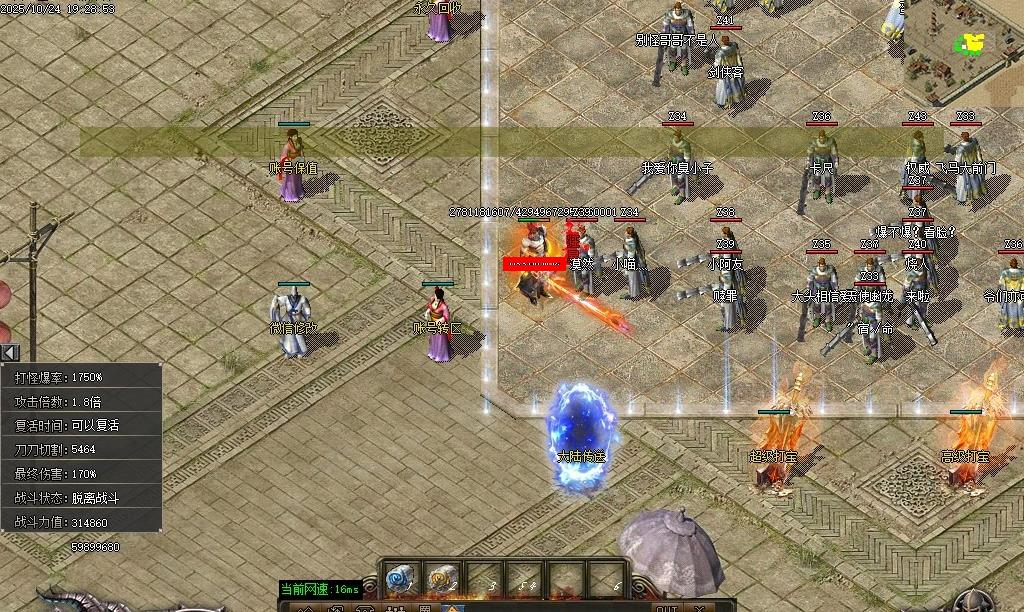Use the golden scroll in hotbar slot 2

pyautogui.click(x=442, y=578)
